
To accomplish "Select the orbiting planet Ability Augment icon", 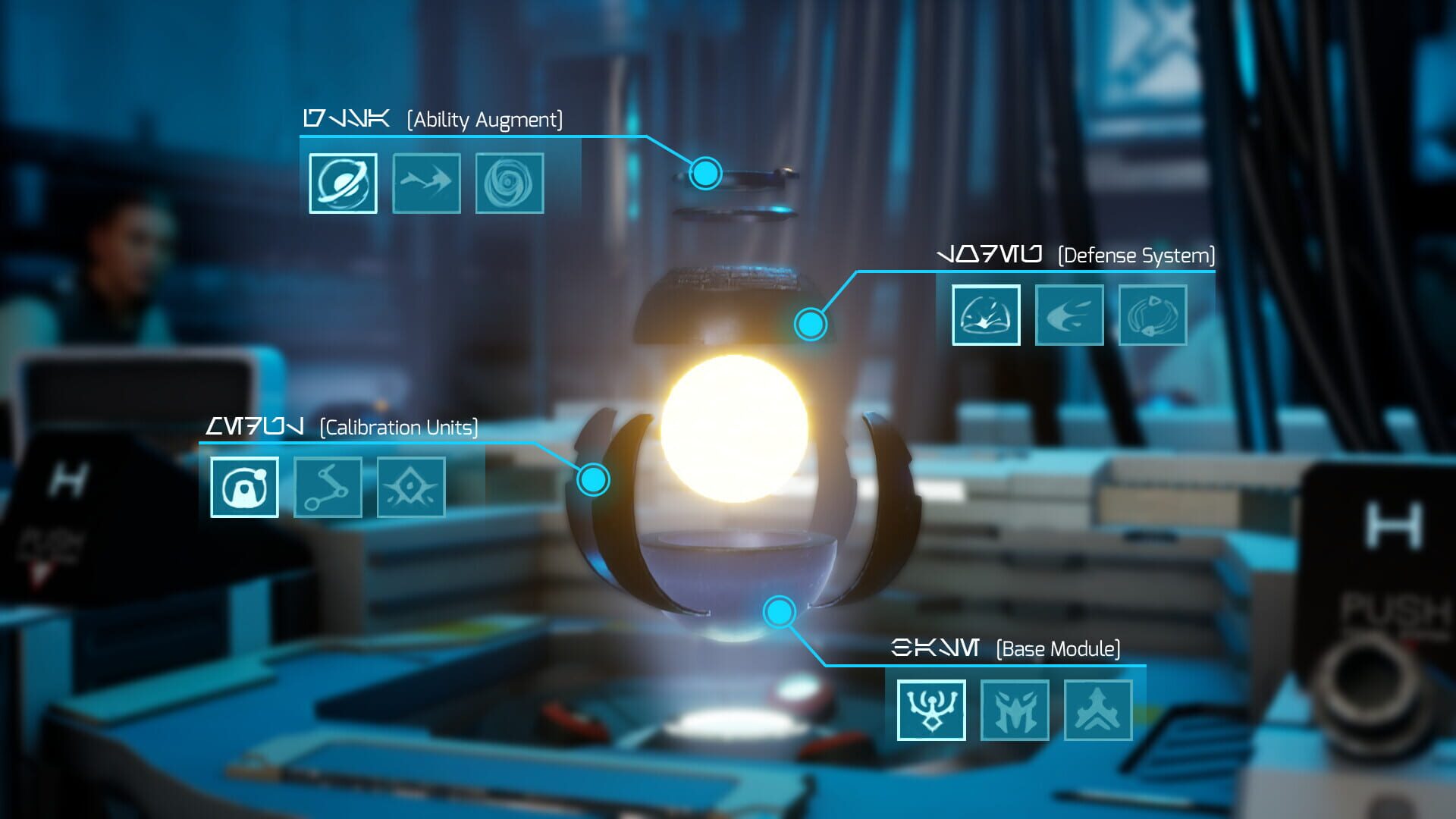I will pos(345,183).
